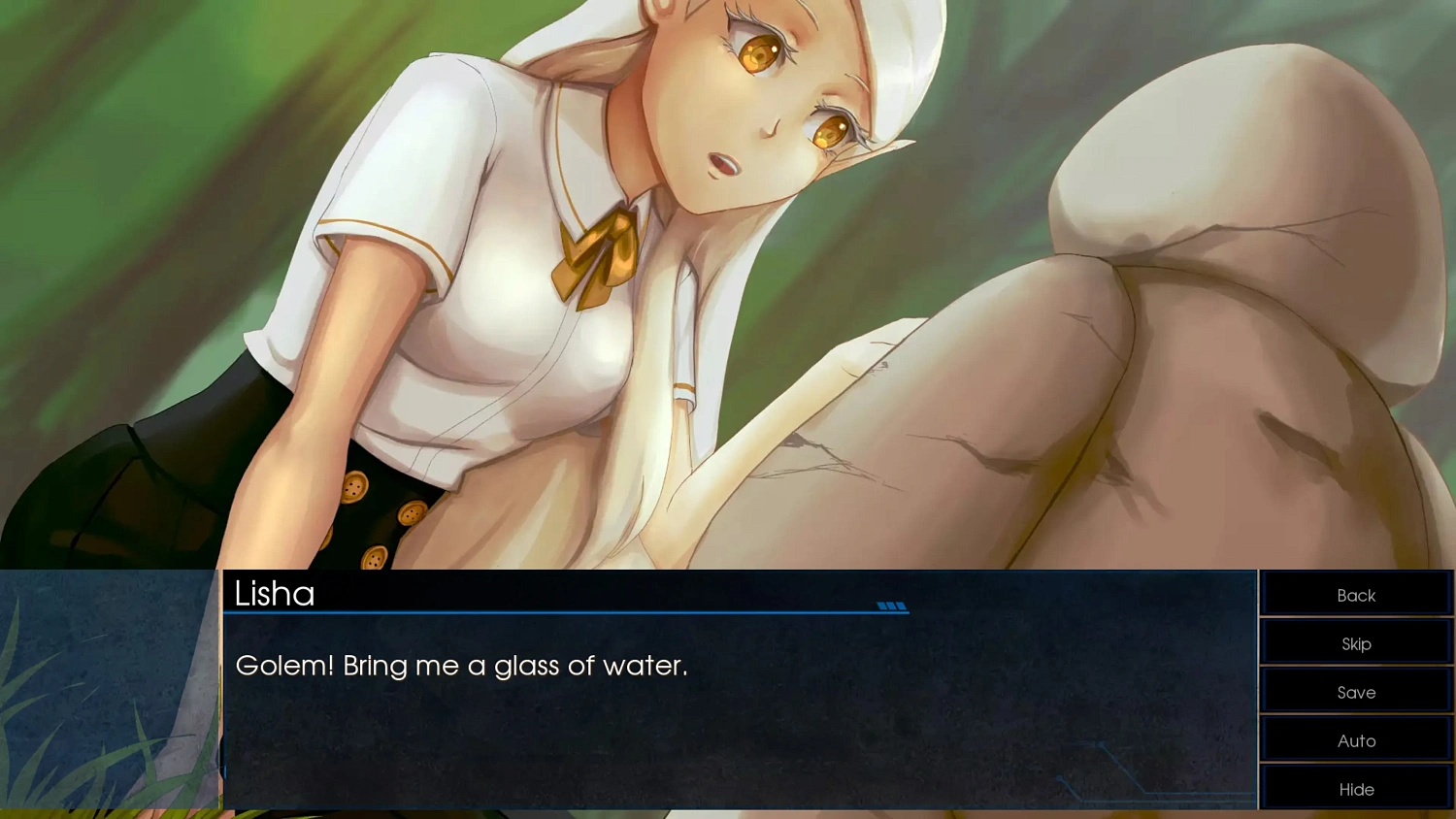Click the dialogue text to advance the story

462,666
